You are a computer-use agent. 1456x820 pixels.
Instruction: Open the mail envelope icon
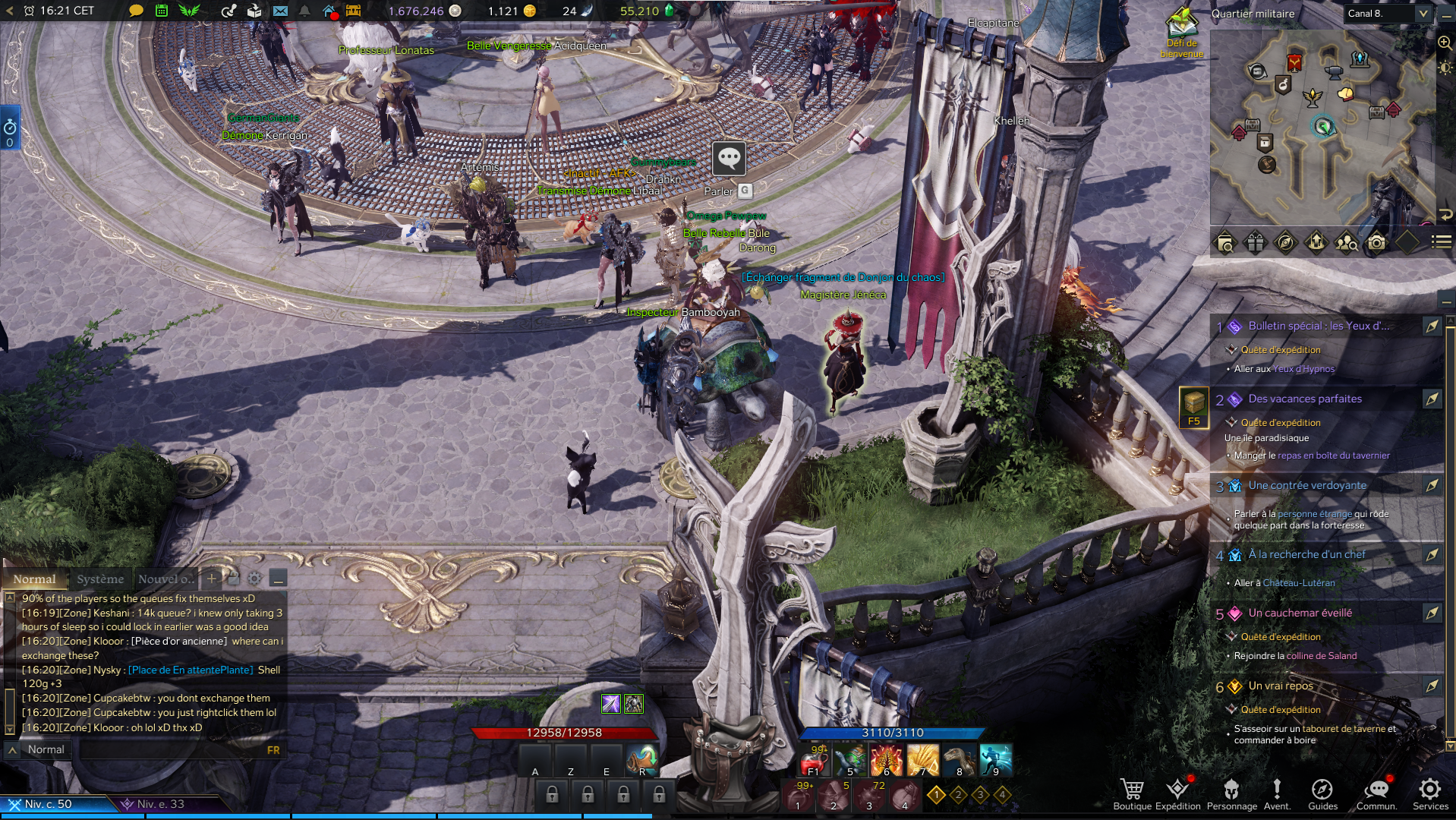tap(280, 11)
